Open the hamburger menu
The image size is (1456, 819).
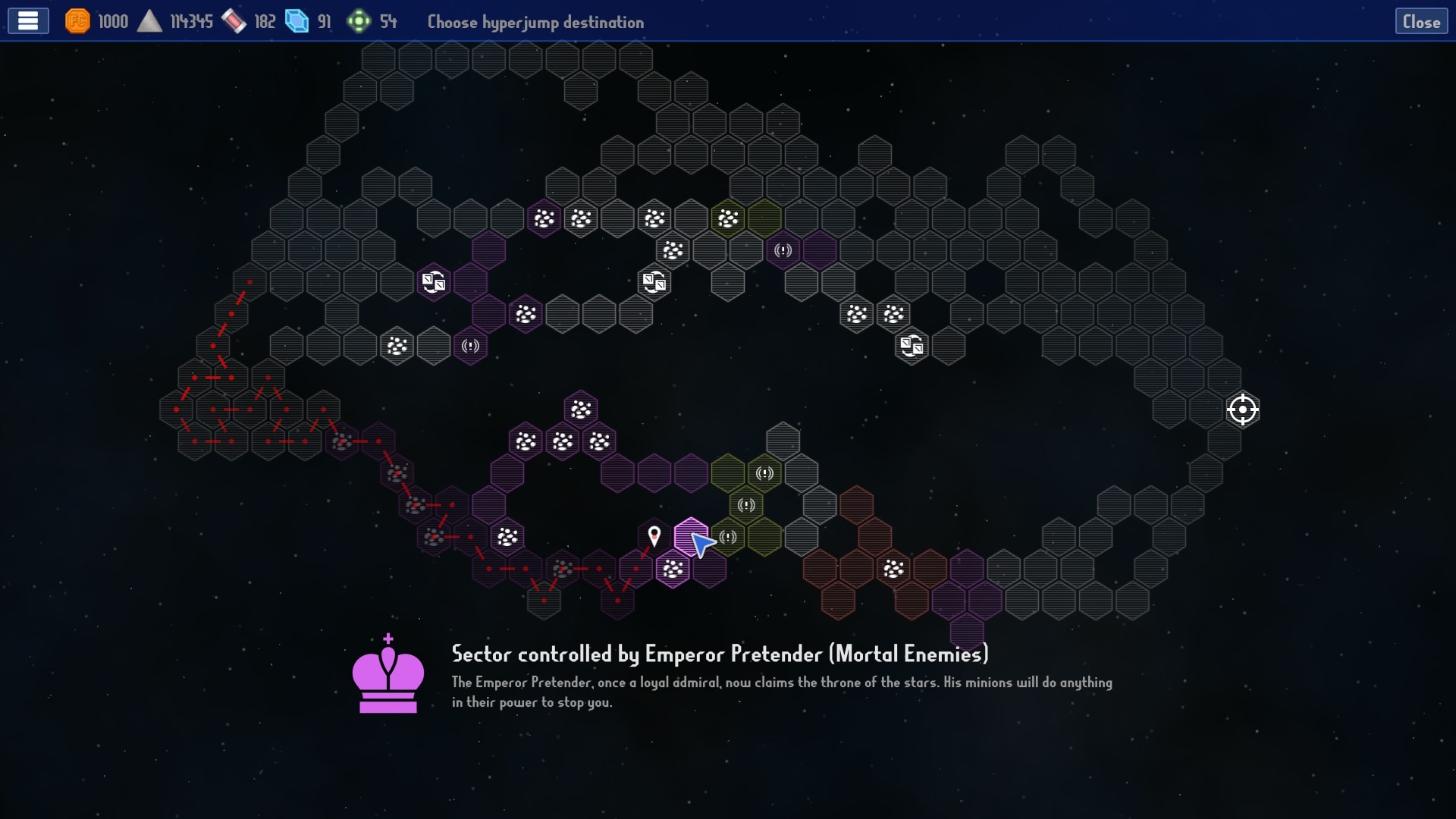click(28, 21)
